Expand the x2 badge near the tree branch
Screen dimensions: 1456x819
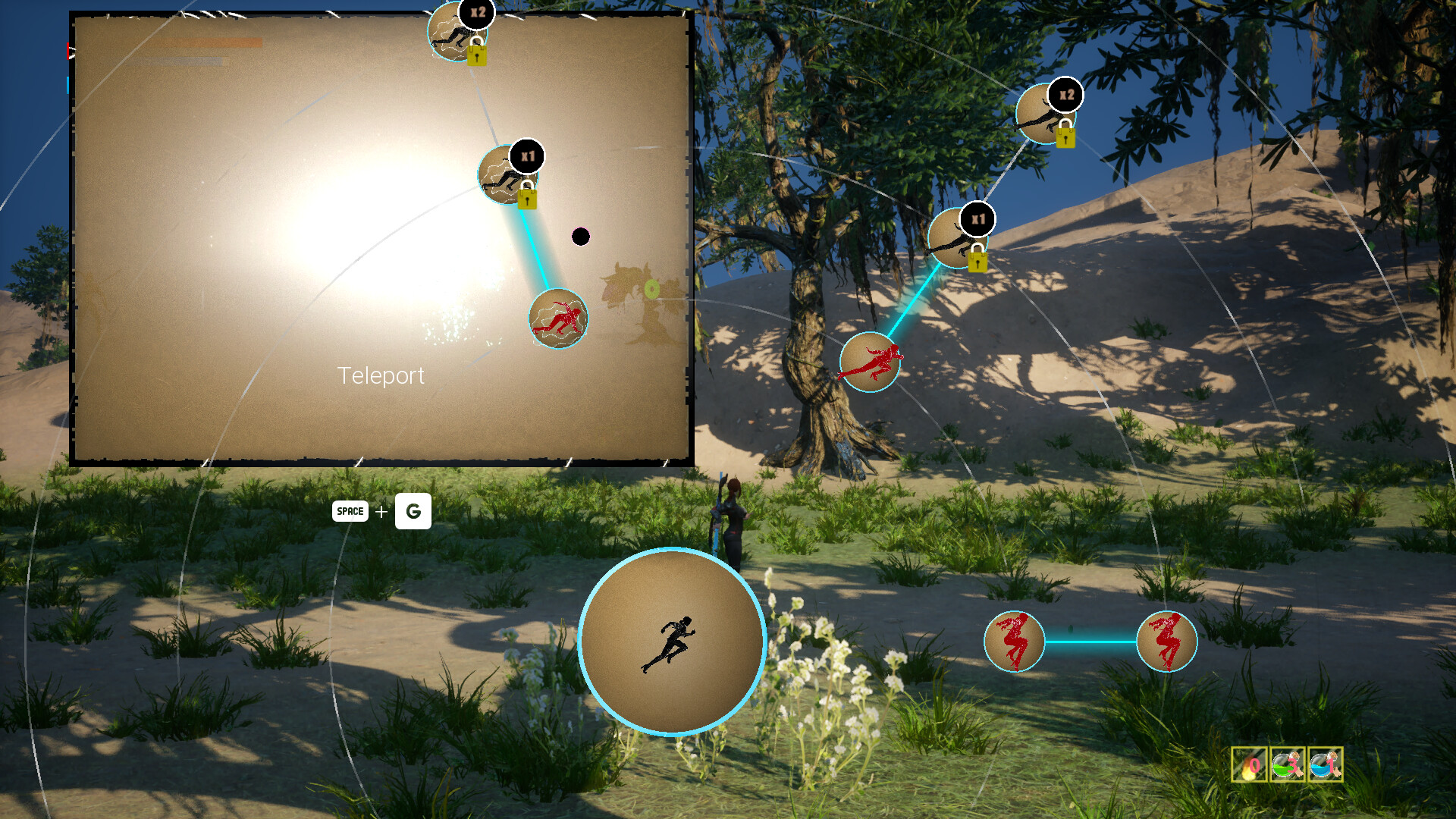pyautogui.click(x=1065, y=96)
